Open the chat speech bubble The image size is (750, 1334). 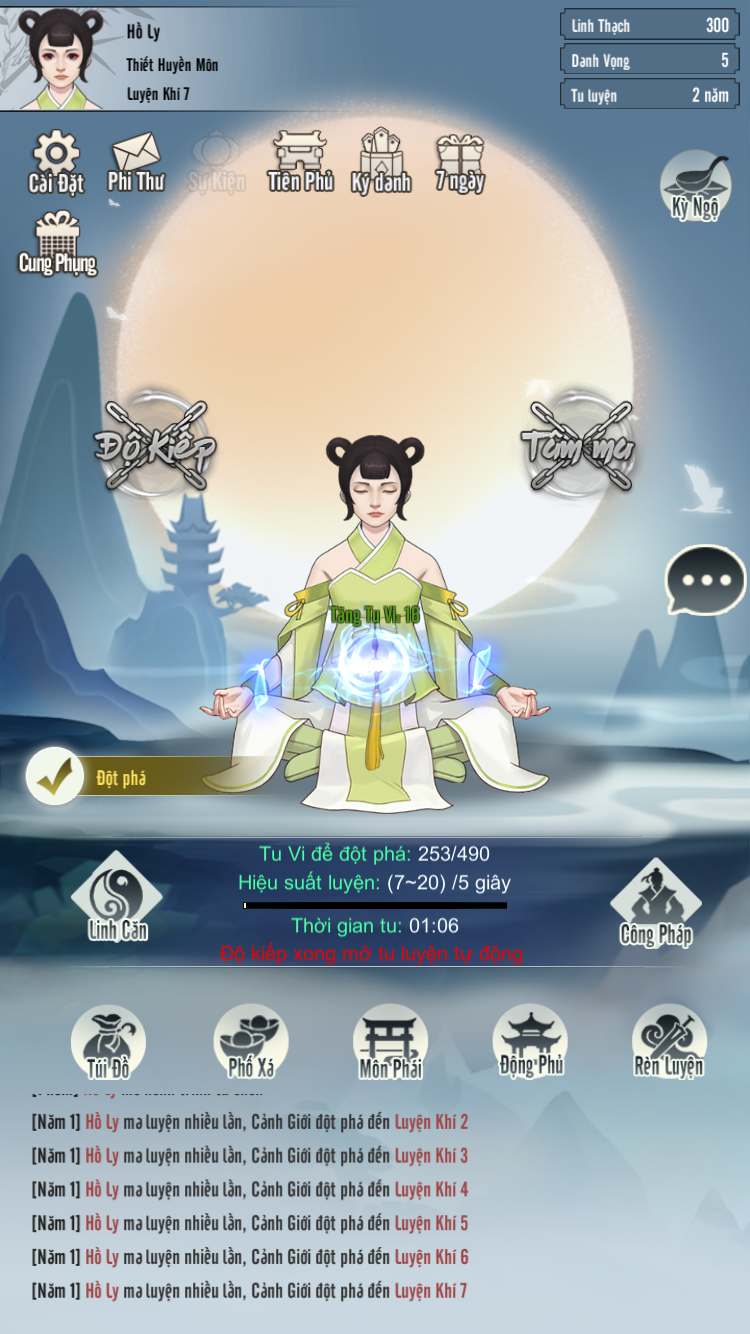coord(705,580)
